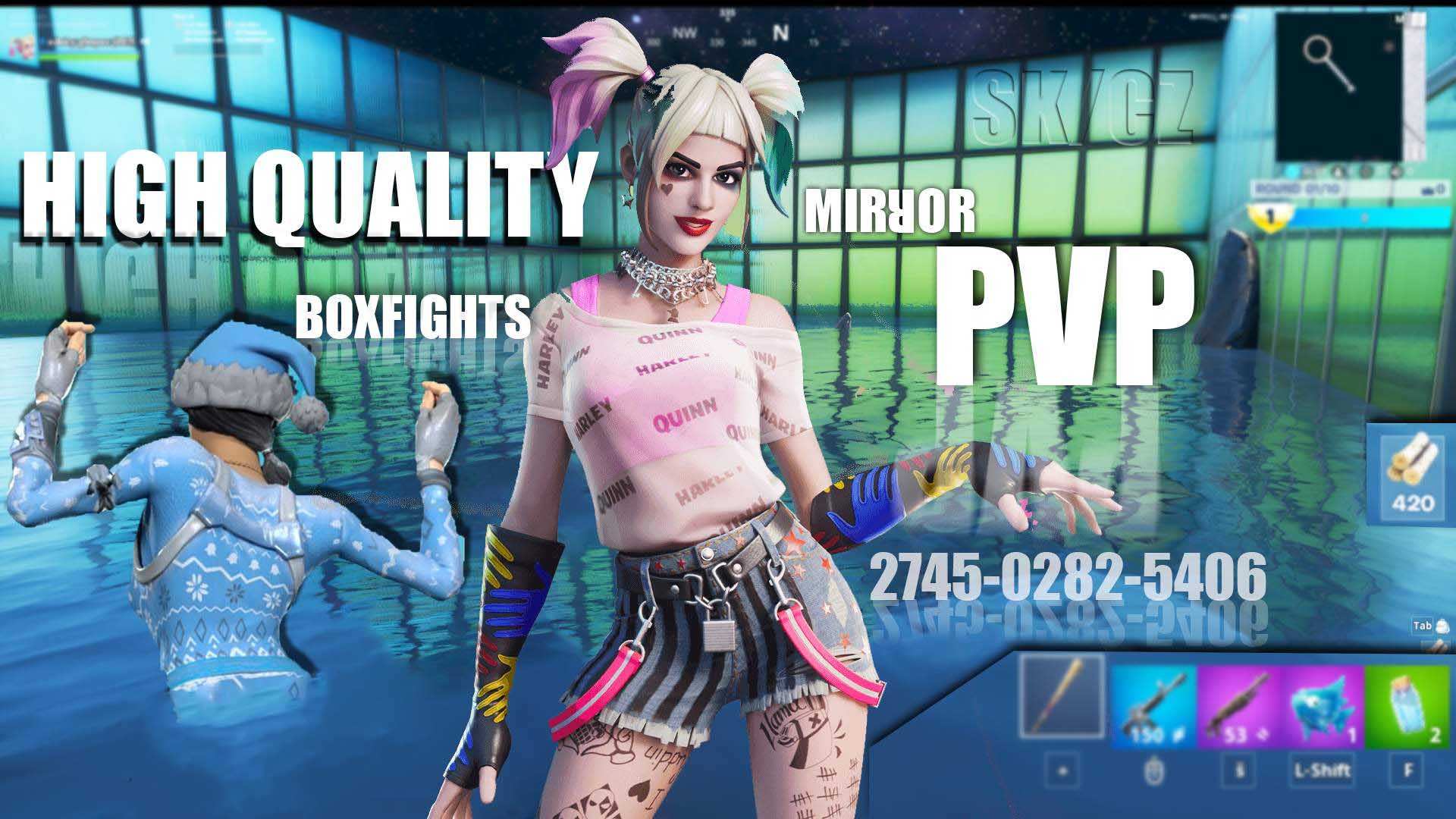Switch to the BOXFIGHTS label
Image resolution: width=1456 pixels, height=819 pixels.
pyautogui.click(x=413, y=315)
